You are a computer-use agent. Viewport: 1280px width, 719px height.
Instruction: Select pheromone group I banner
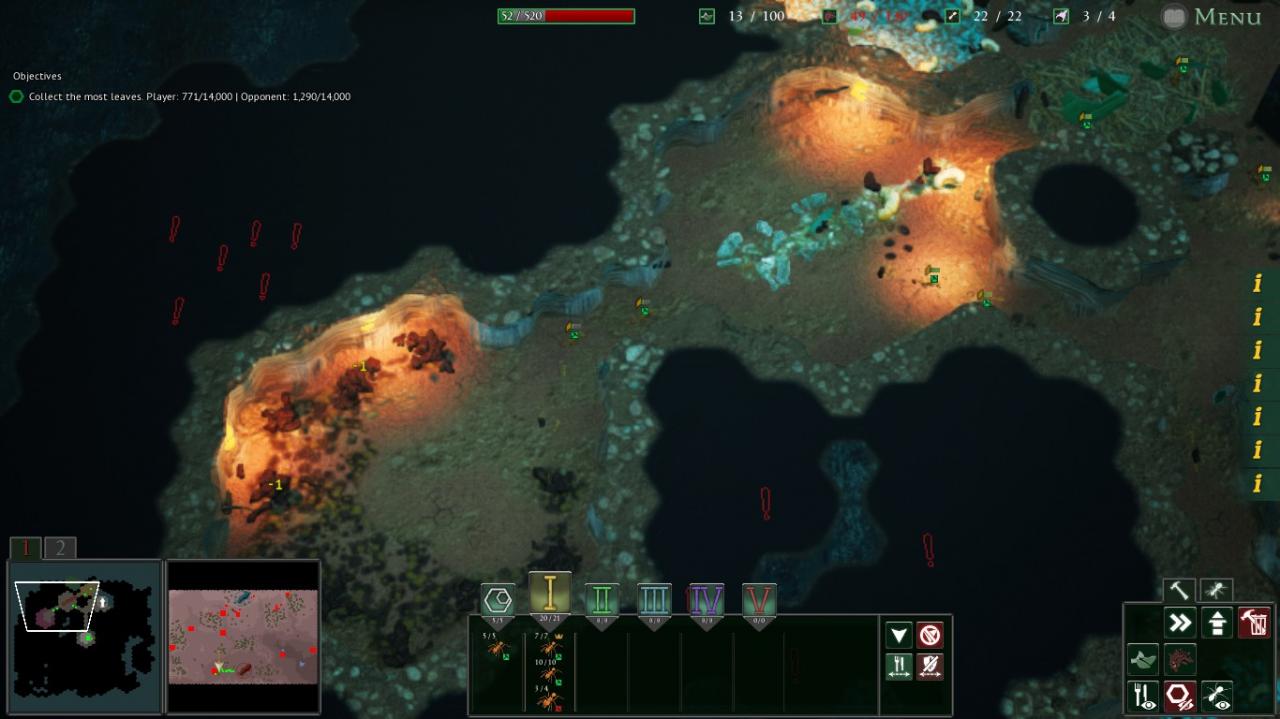pos(549,594)
